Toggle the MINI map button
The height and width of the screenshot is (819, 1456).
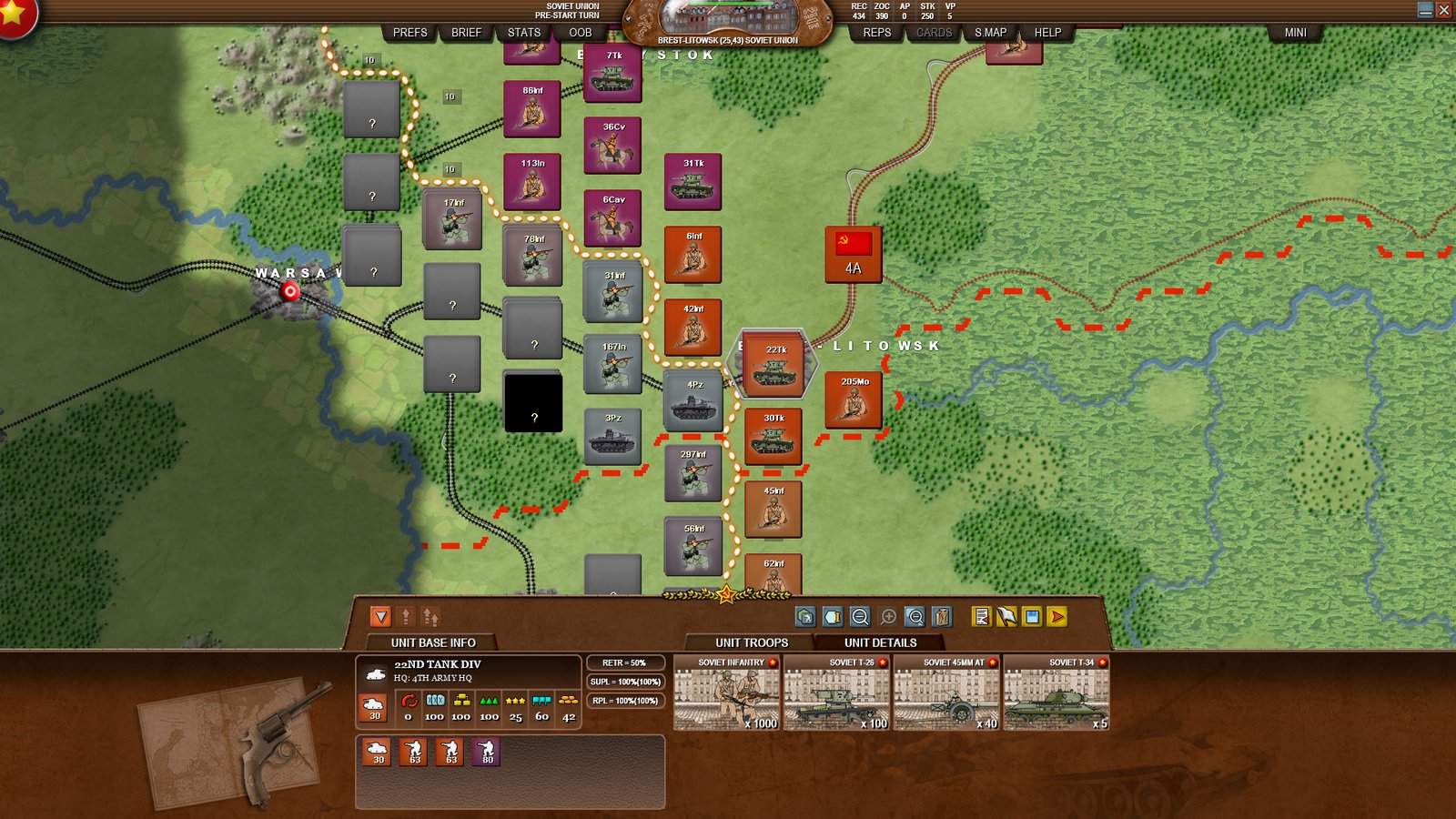(1295, 33)
